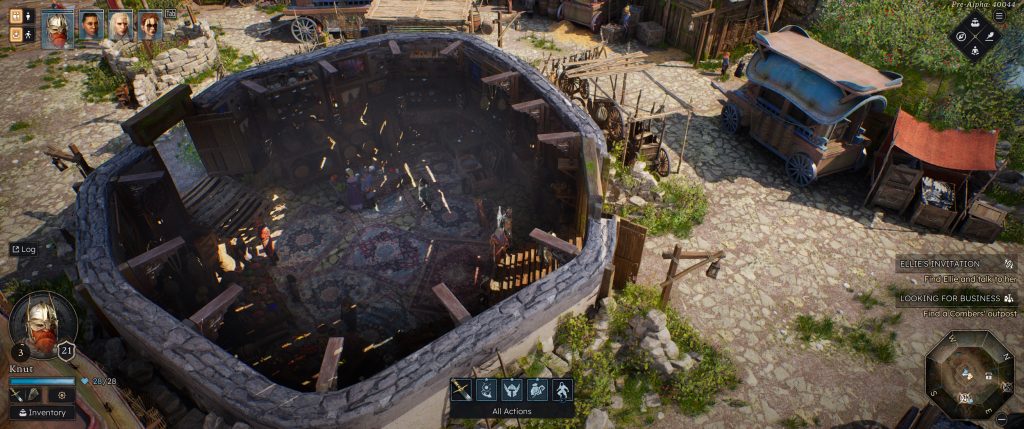1024x429 pixels.
Task: Toggle the top party grouping button
Action: [x=16, y=16]
